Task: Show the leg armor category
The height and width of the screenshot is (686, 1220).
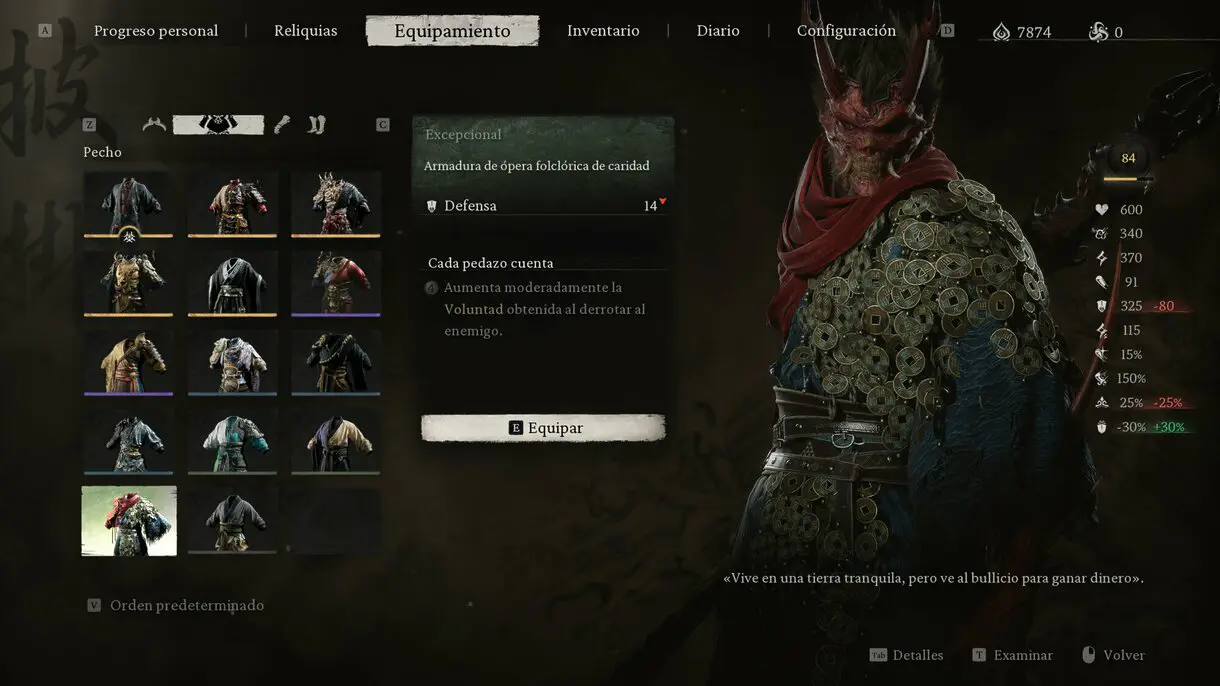Action: (x=317, y=125)
